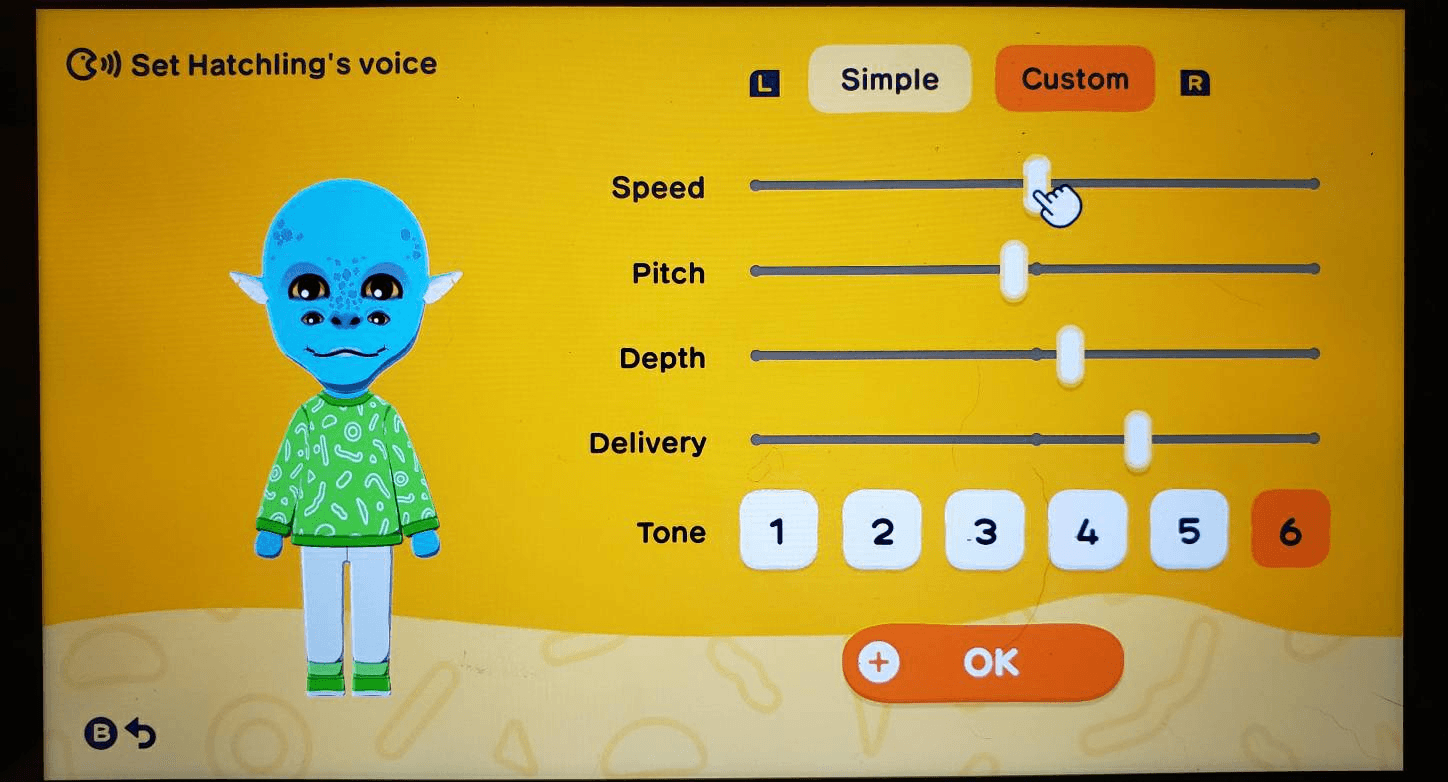The width and height of the screenshot is (1448, 782).
Task: Select Tone option 4
Action: coord(1086,531)
